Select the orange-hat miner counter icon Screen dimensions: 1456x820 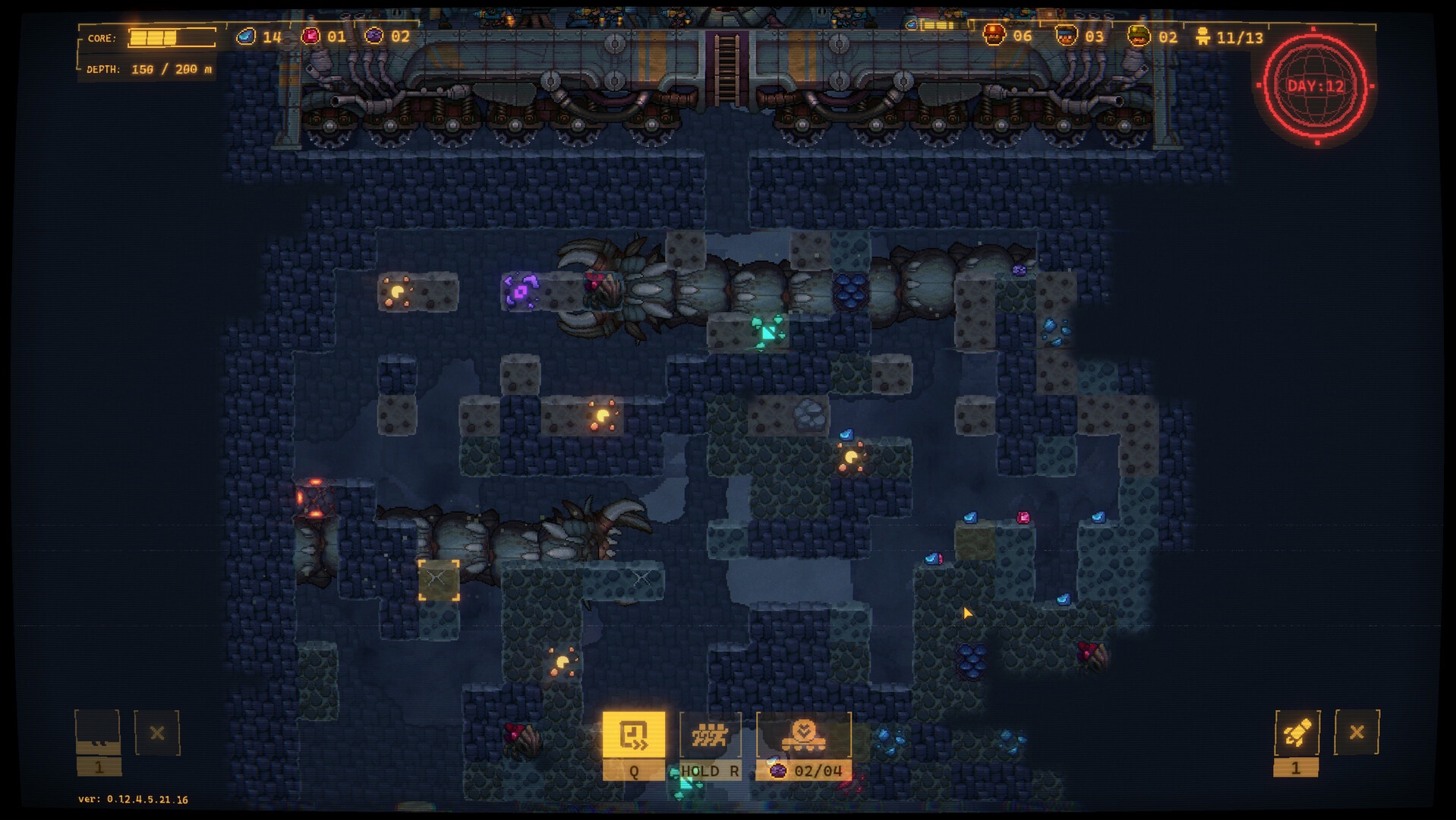click(x=994, y=36)
